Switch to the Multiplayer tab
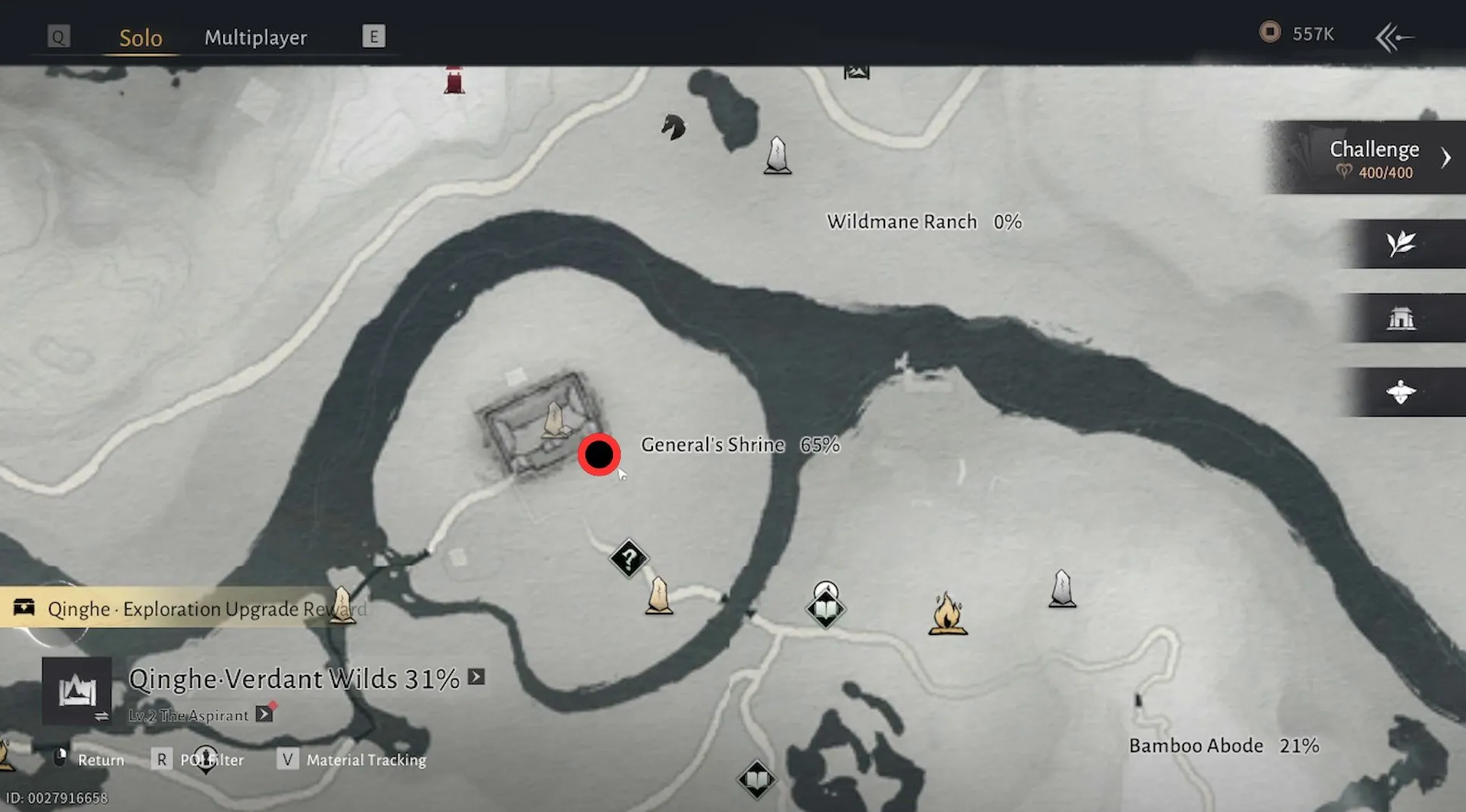1466x812 pixels. [x=255, y=38]
